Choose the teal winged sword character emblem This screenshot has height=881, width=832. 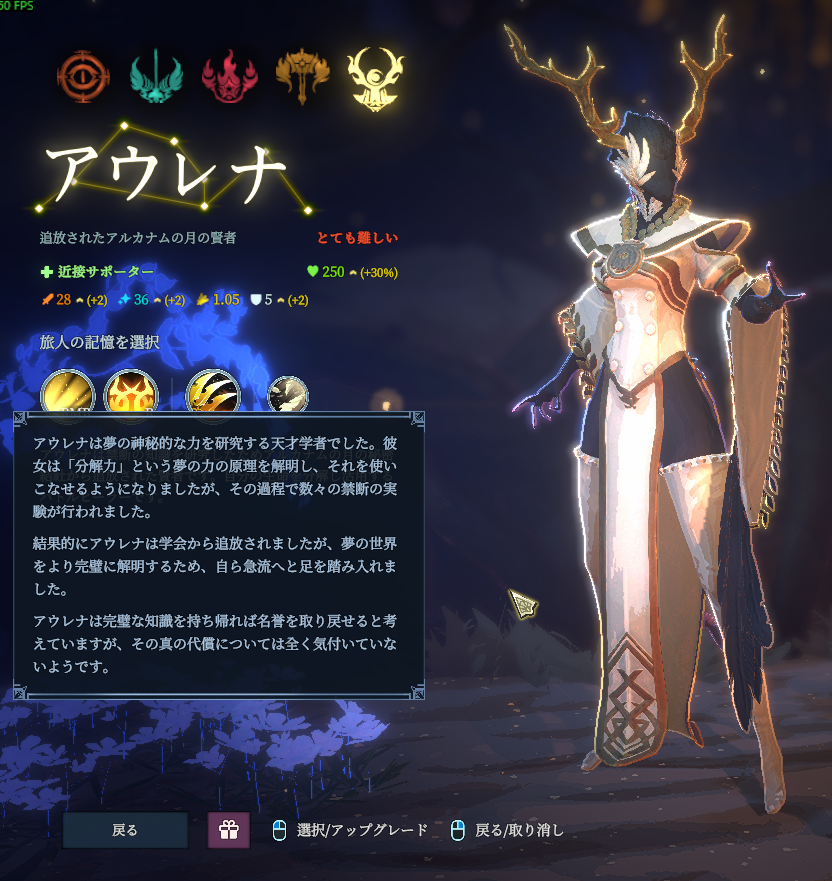(x=156, y=77)
